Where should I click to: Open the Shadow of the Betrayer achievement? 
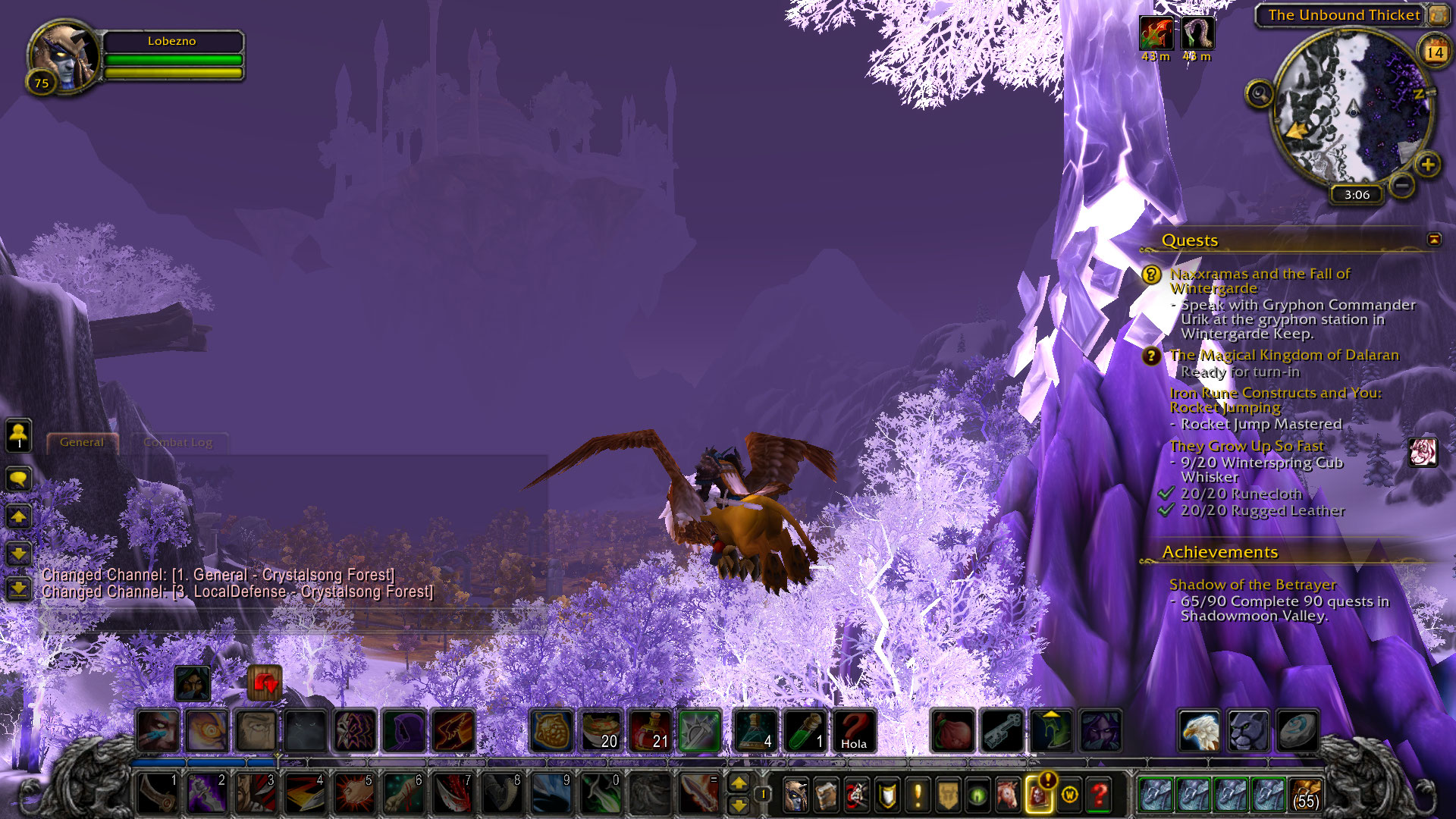pos(1252,585)
